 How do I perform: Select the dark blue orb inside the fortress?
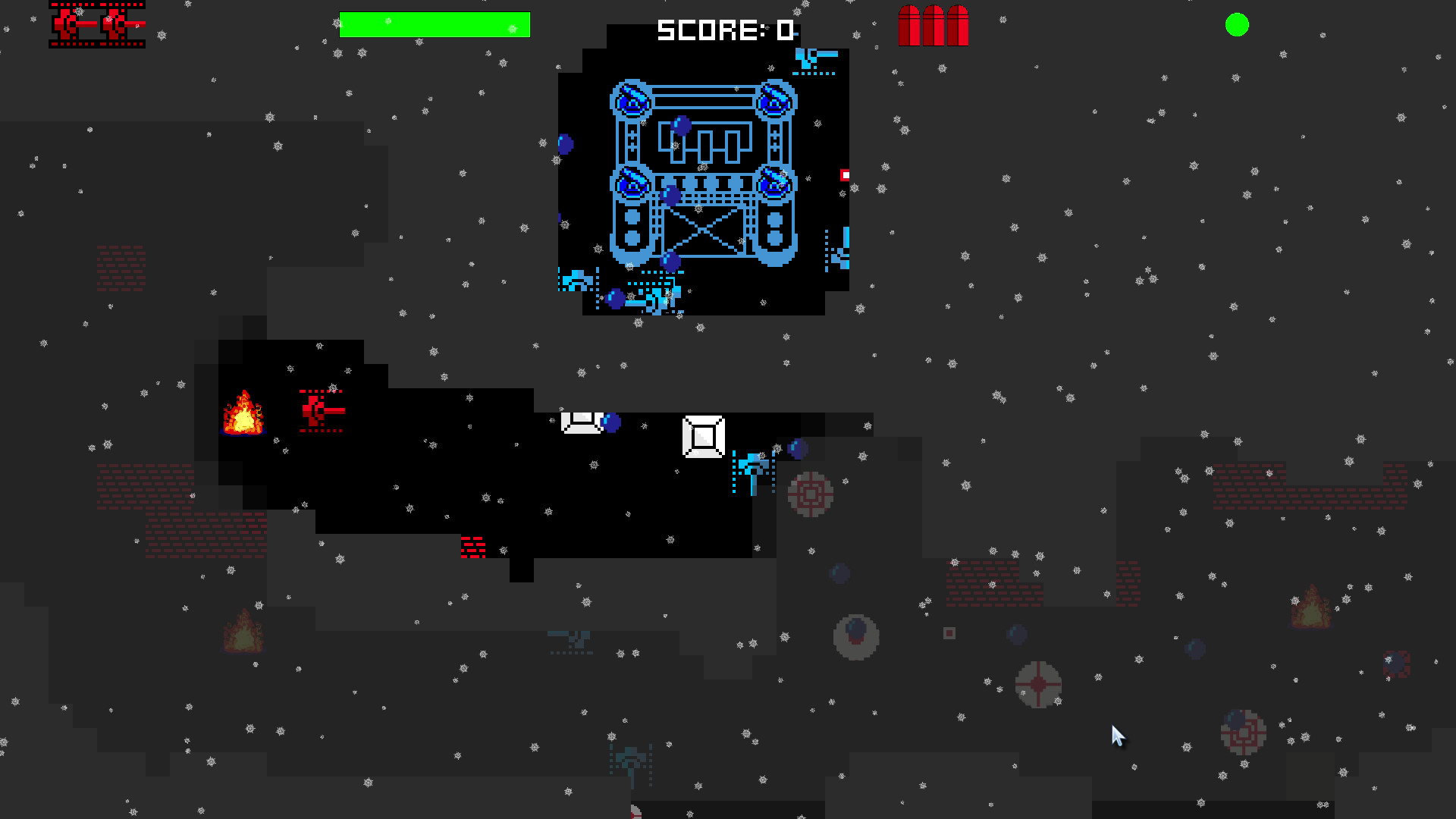click(680, 125)
